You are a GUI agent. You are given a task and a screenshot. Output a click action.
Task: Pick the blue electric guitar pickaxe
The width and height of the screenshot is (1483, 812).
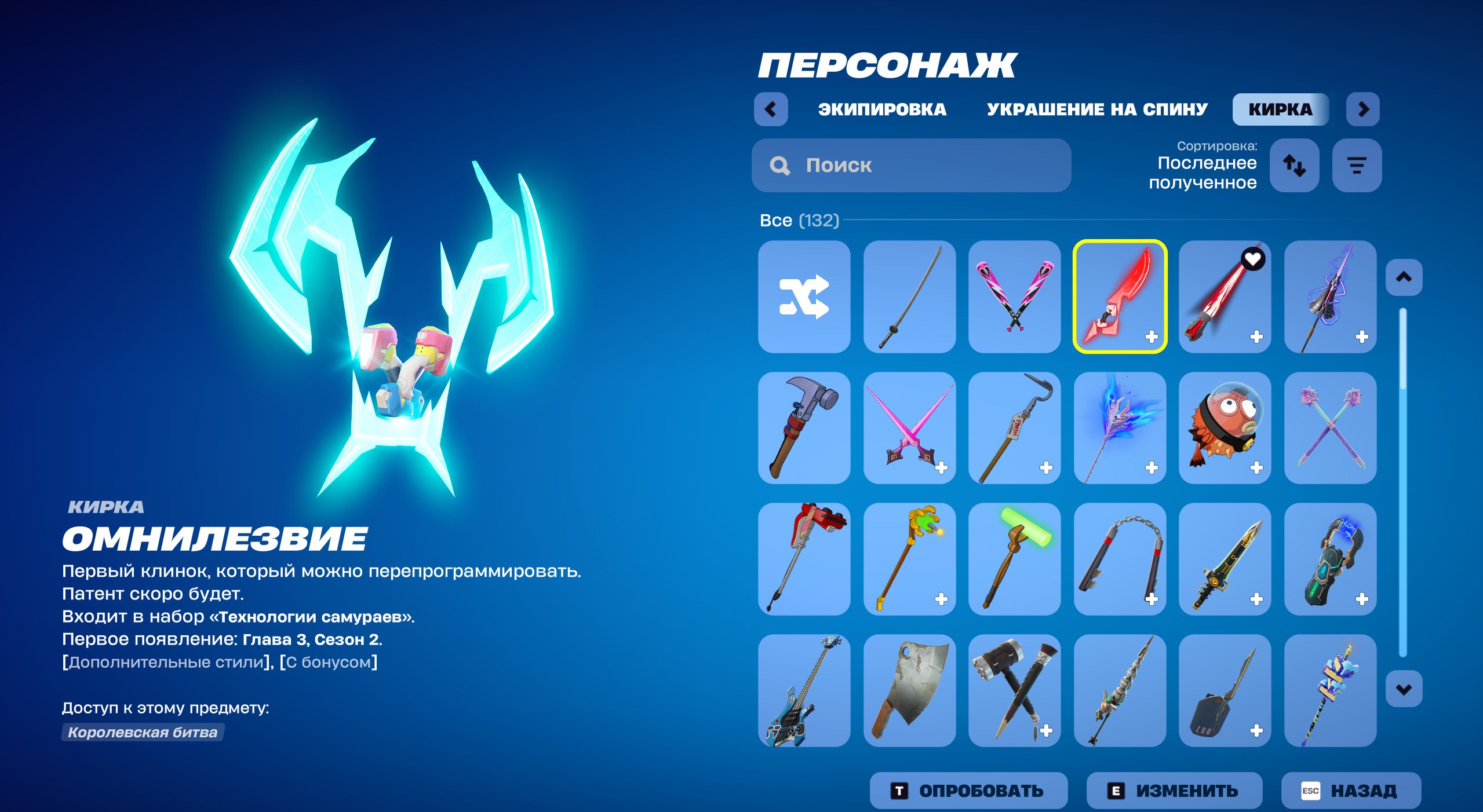click(804, 690)
